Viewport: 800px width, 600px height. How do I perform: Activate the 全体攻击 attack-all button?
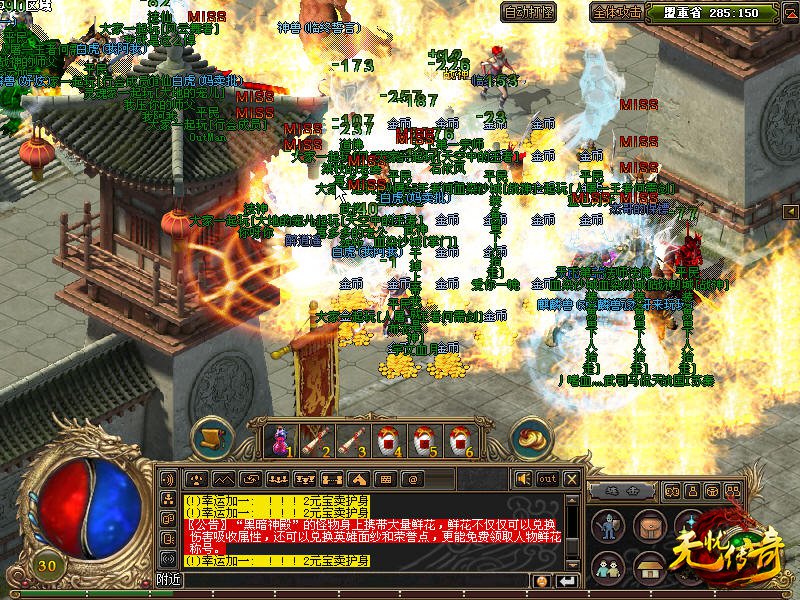click(615, 13)
